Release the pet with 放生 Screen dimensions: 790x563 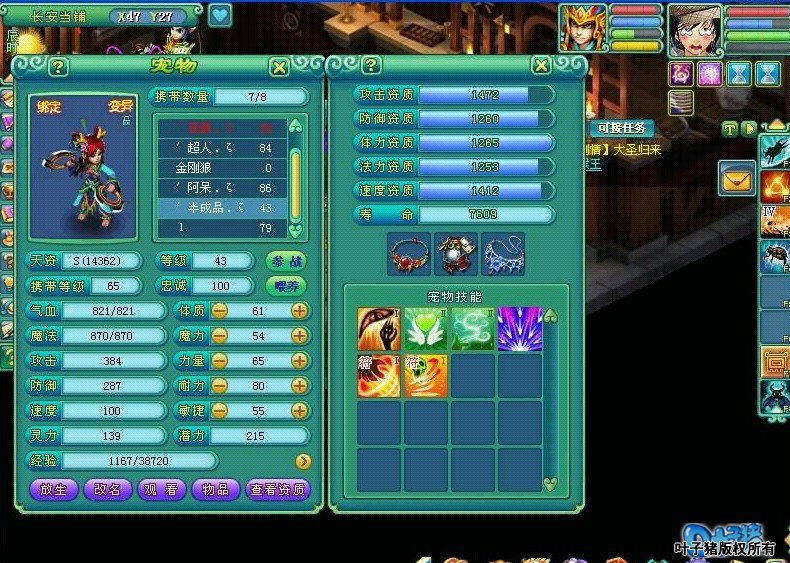54,490
